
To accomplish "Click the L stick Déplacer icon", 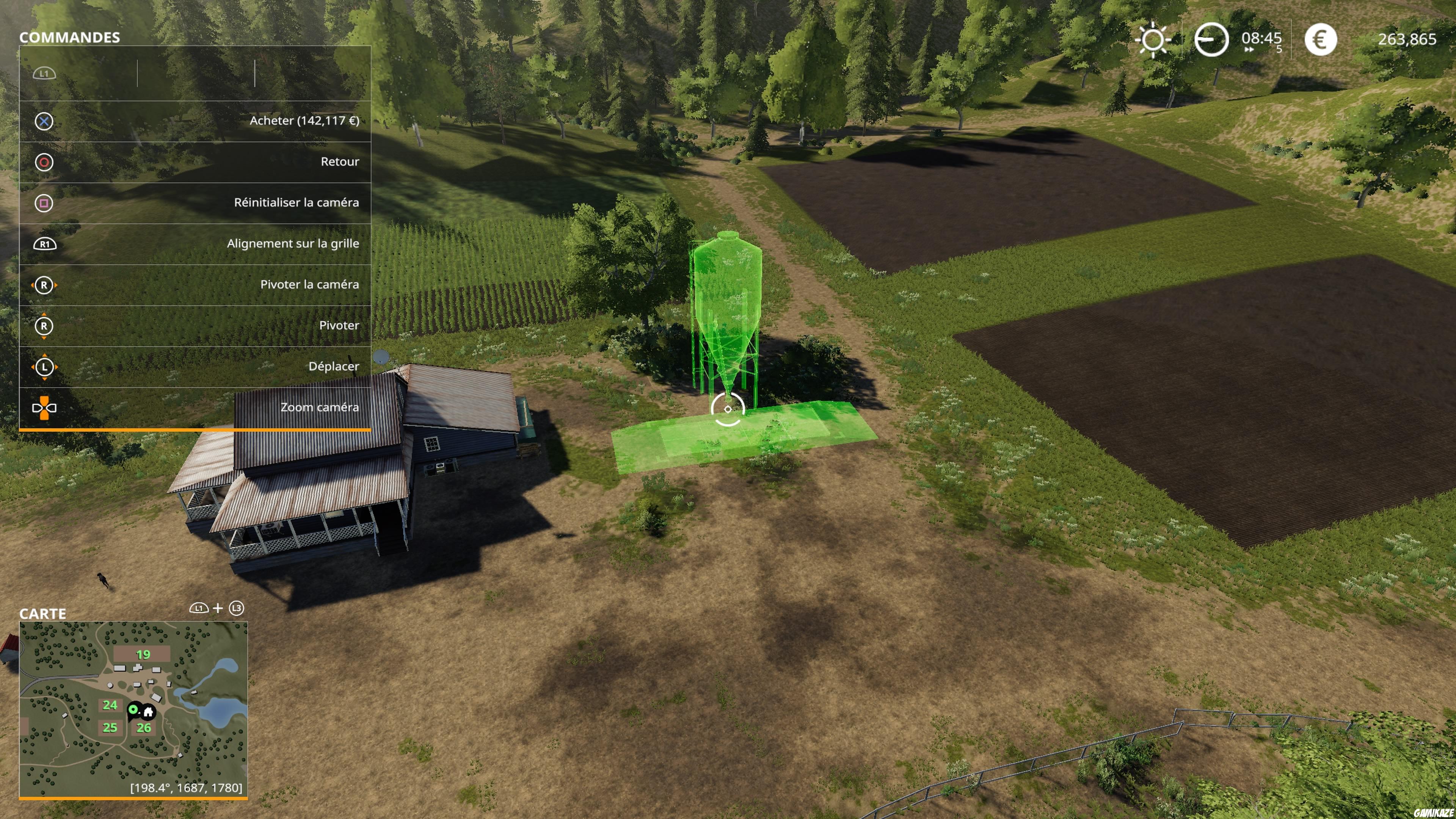I will [44, 366].
